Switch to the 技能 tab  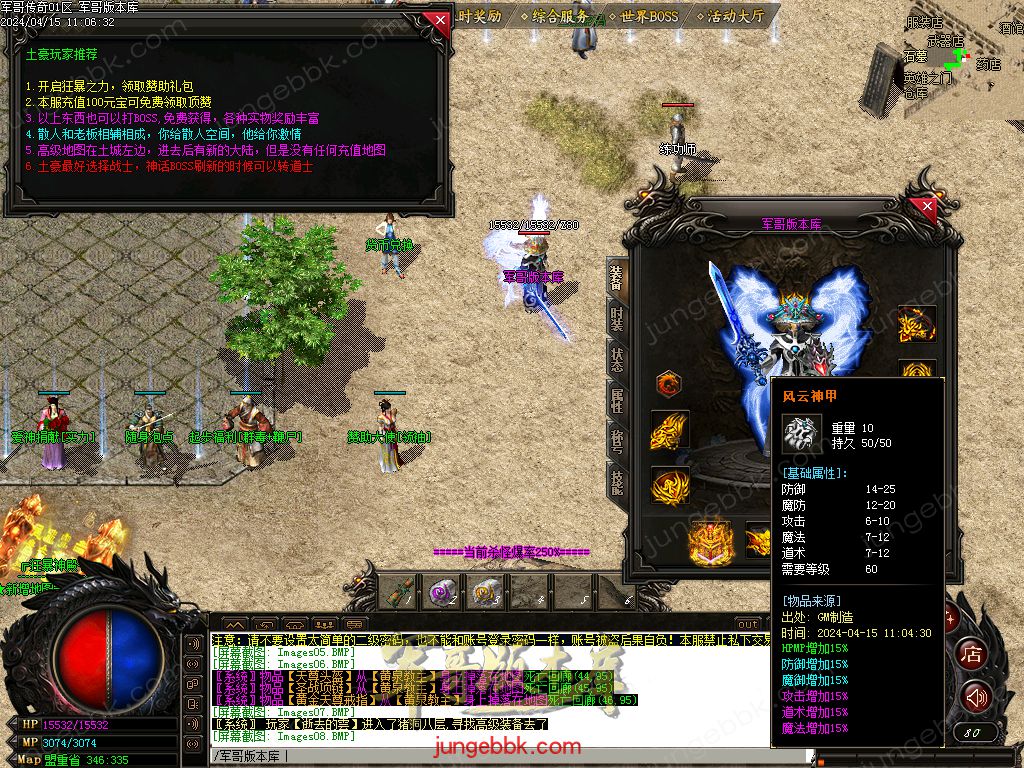616,480
